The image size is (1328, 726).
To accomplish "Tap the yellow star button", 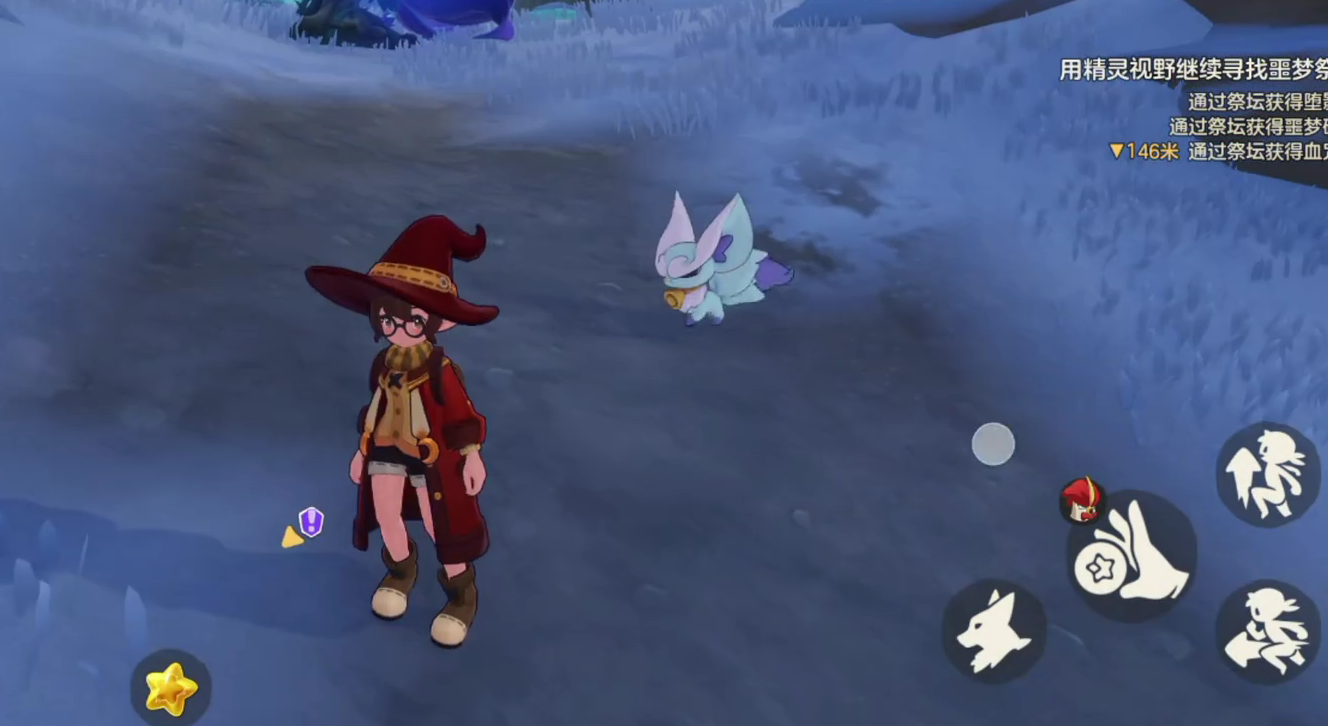I will pyautogui.click(x=171, y=688).
